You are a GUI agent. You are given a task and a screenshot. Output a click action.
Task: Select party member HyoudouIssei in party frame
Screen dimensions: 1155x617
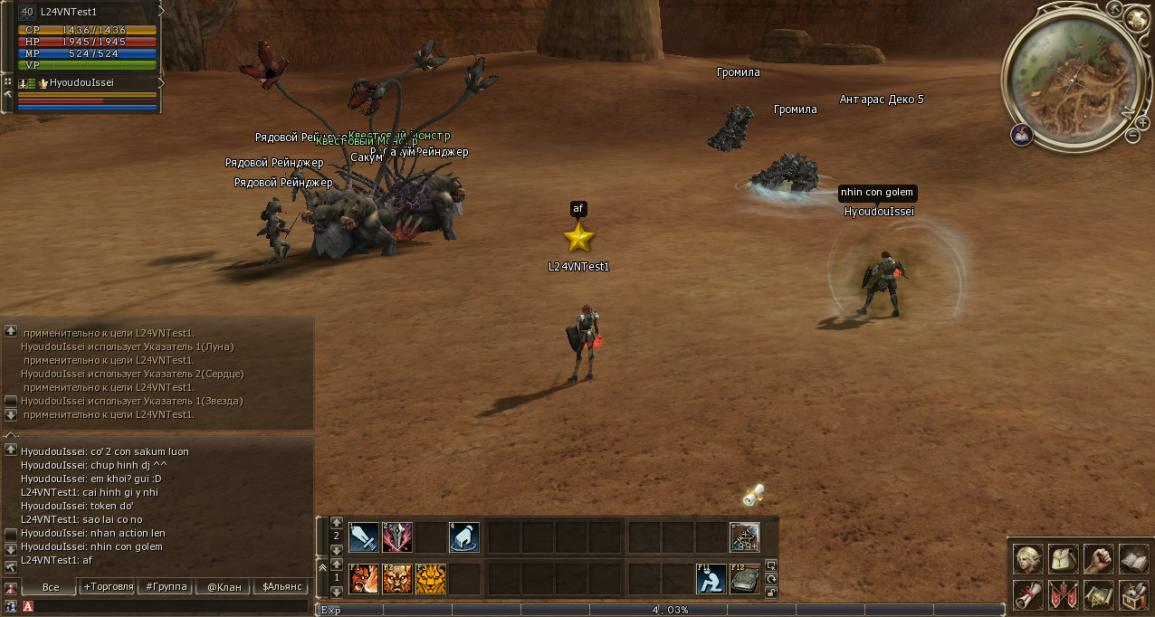click(82, 83)
